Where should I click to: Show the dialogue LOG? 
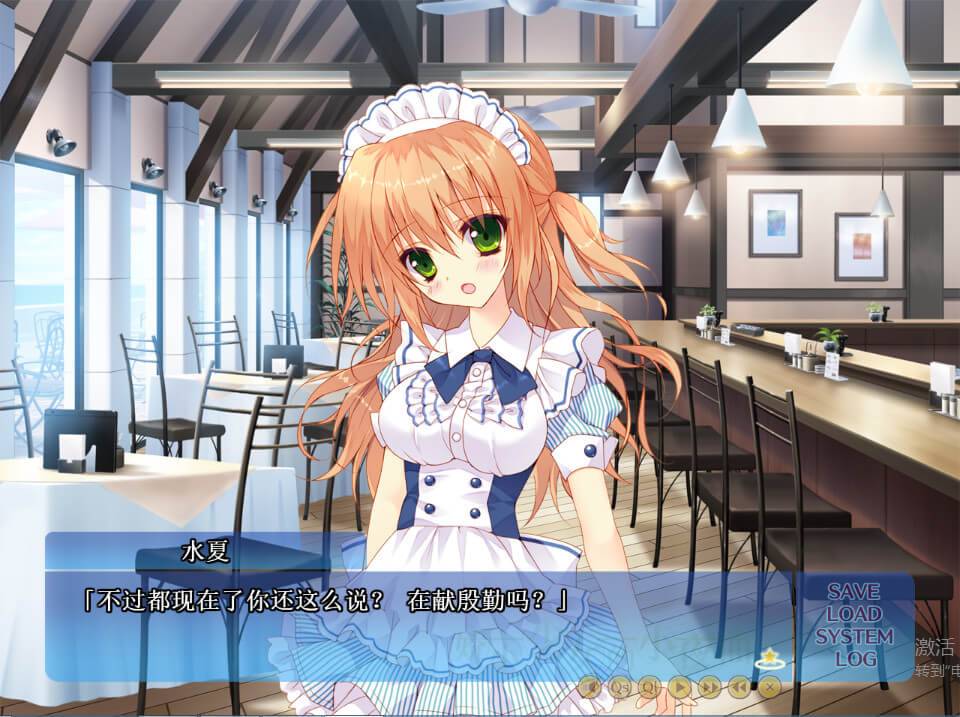855,658
